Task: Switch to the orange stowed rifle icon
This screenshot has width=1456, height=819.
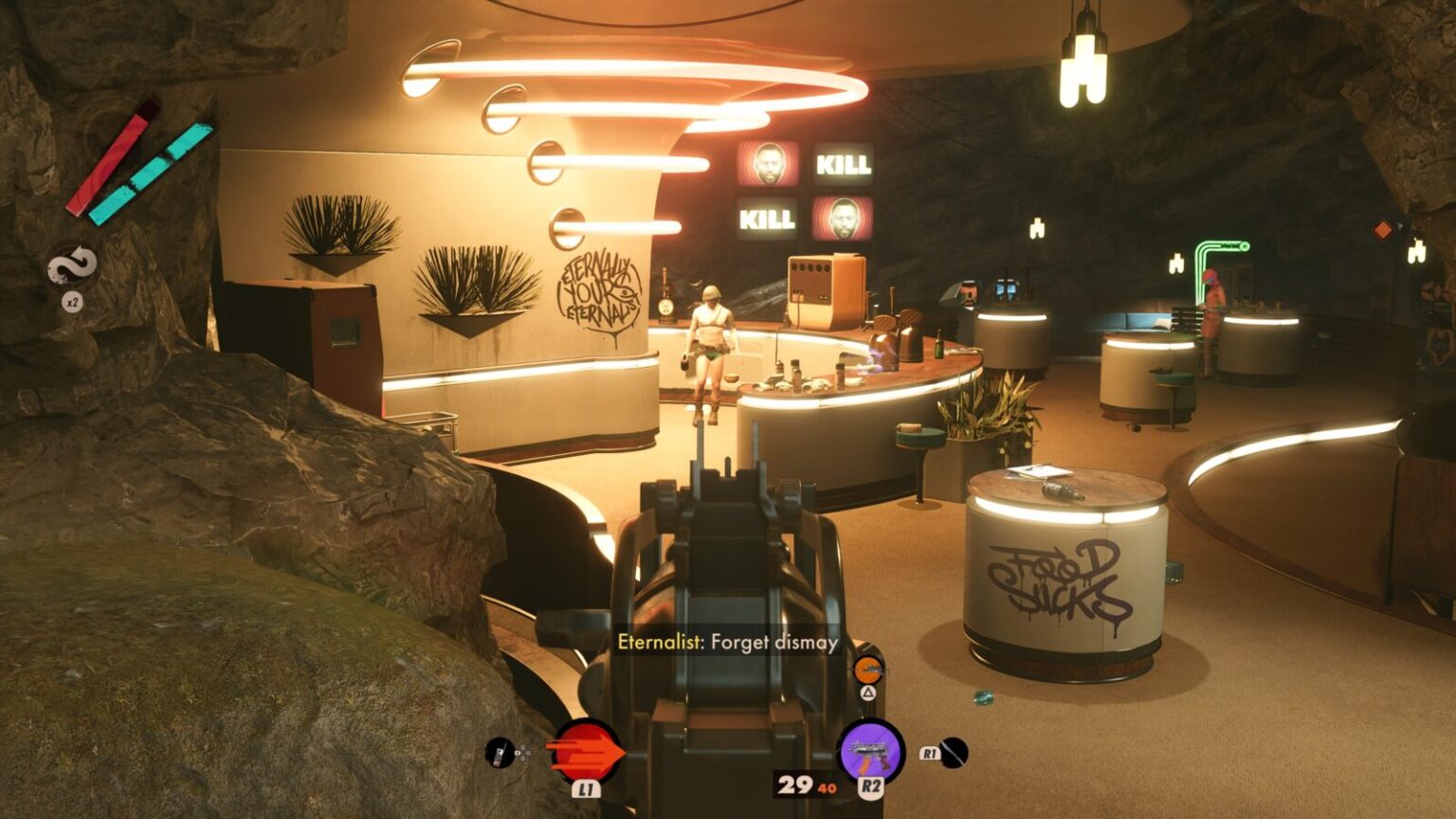Action: 868,670
